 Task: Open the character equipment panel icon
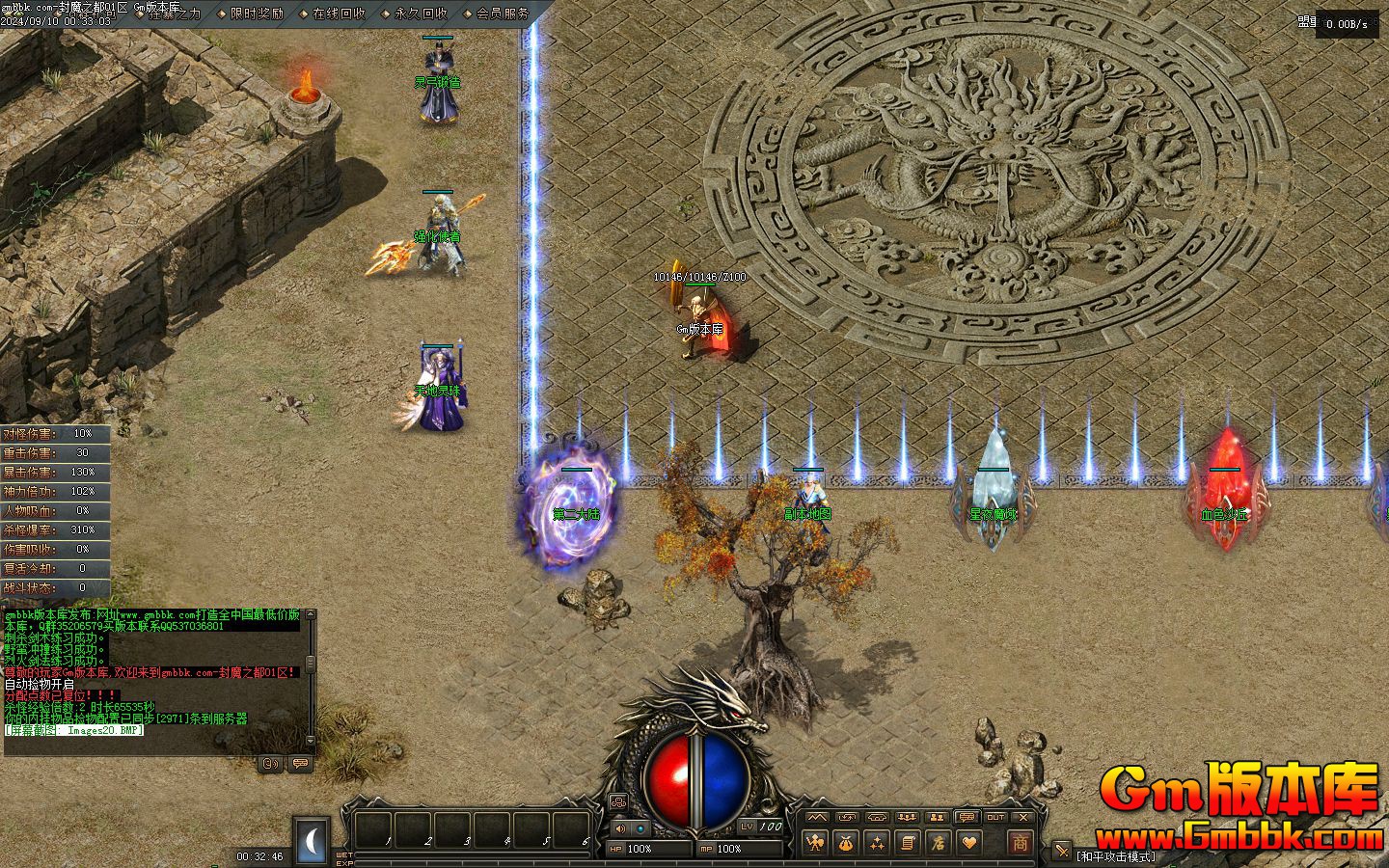816,842
